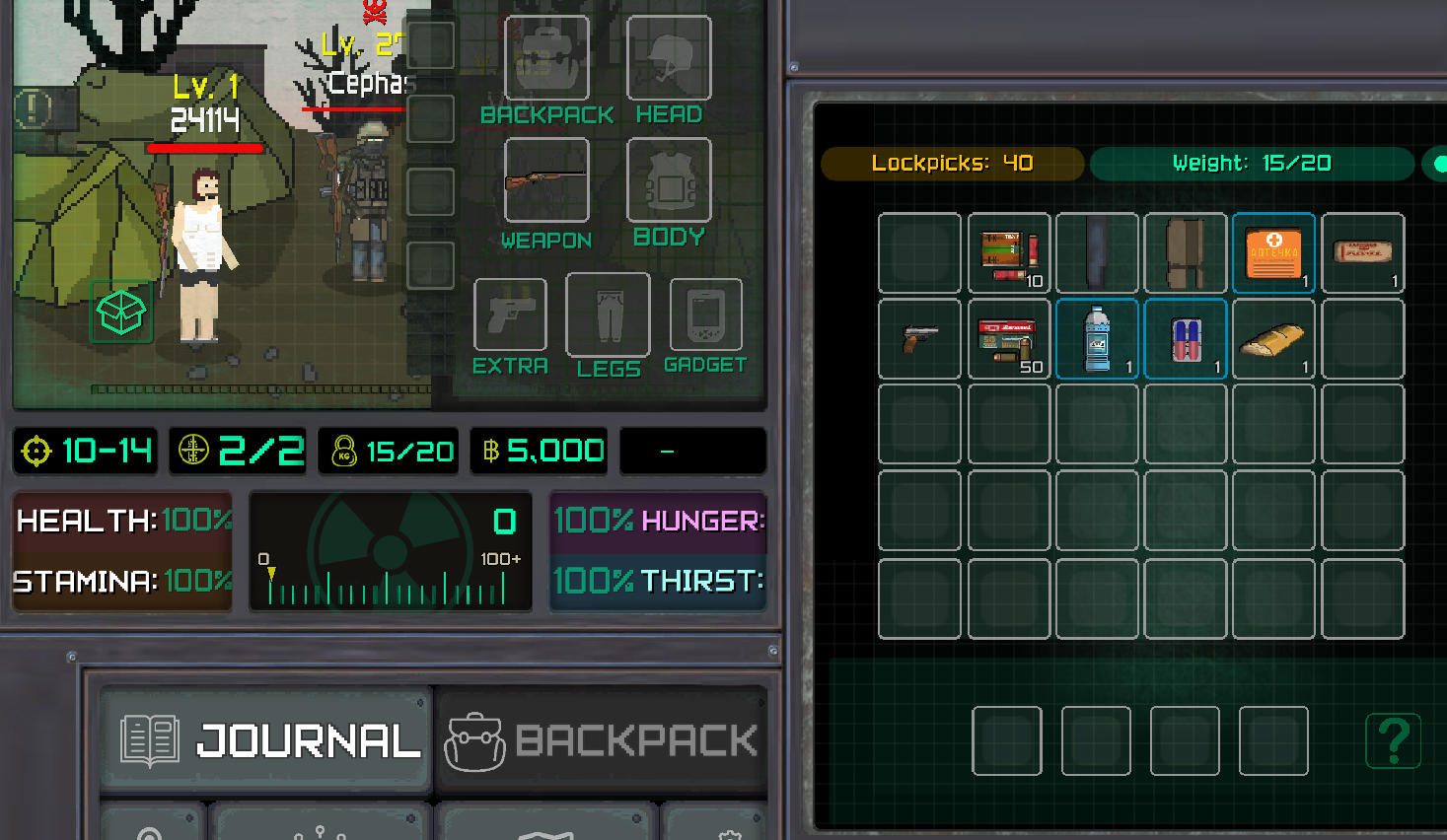Open the green question mark help

coord(1393,740)
